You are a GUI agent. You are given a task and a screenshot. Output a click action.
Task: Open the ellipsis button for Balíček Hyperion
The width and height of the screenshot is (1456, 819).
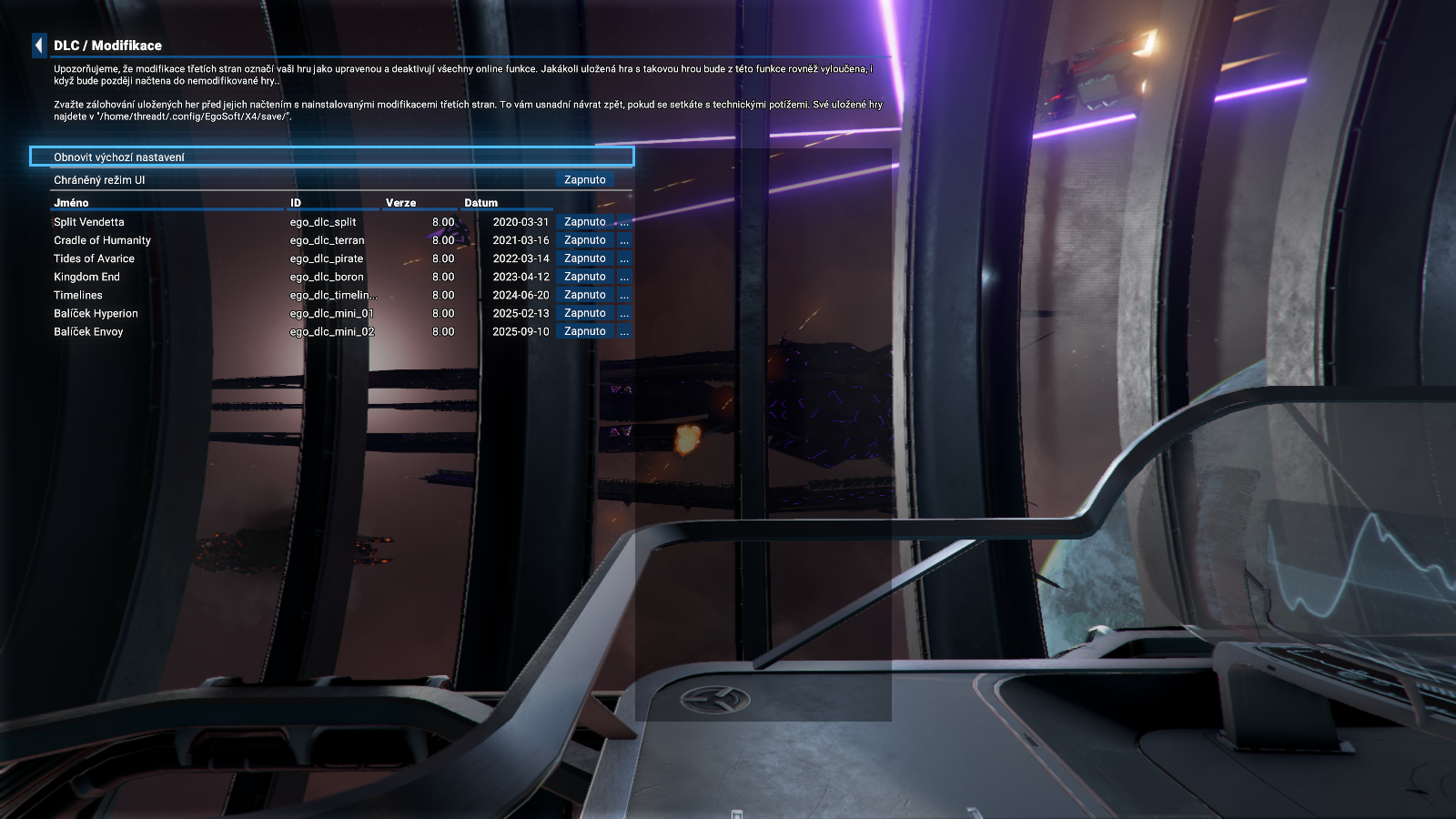(x=624, y=313)
